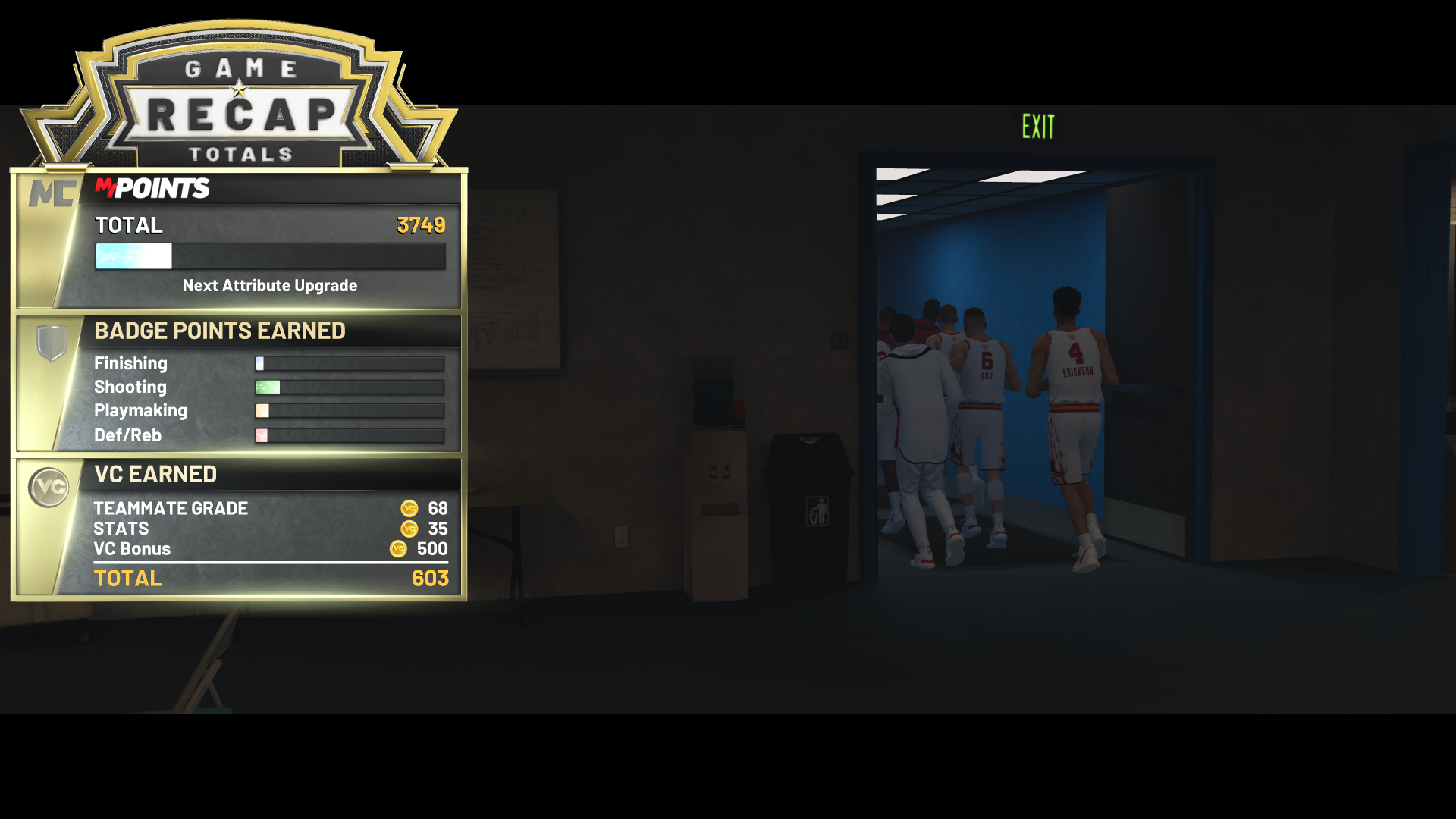Click the MyPoints attribute progress bar
1456x819 pixels.
coord(269,257)
